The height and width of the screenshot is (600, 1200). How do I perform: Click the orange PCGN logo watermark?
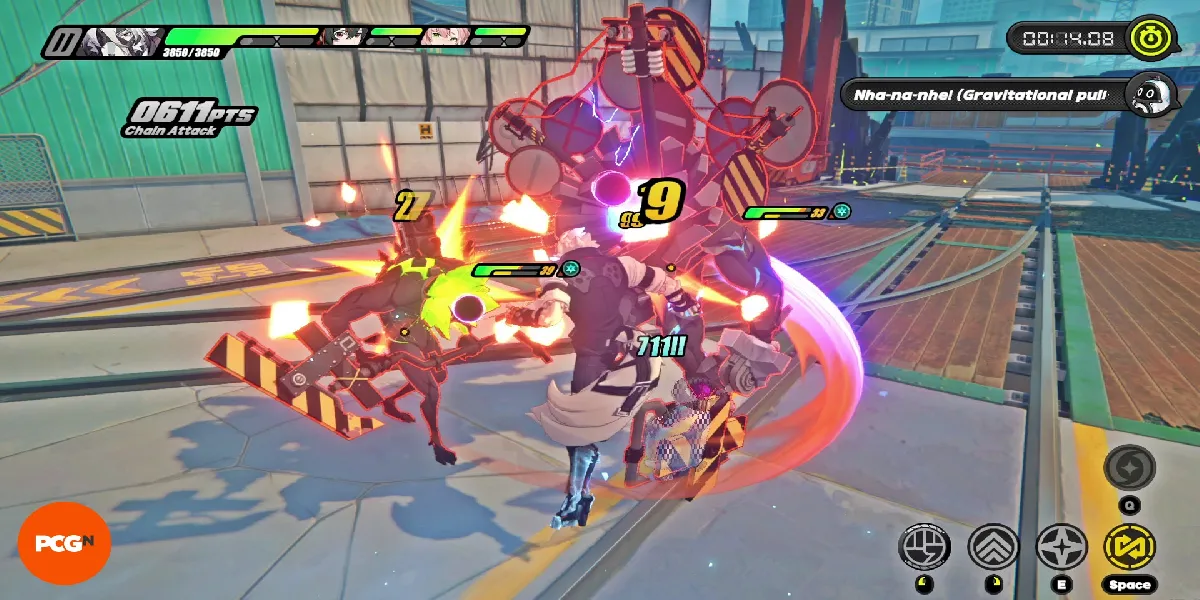[64, 543]
